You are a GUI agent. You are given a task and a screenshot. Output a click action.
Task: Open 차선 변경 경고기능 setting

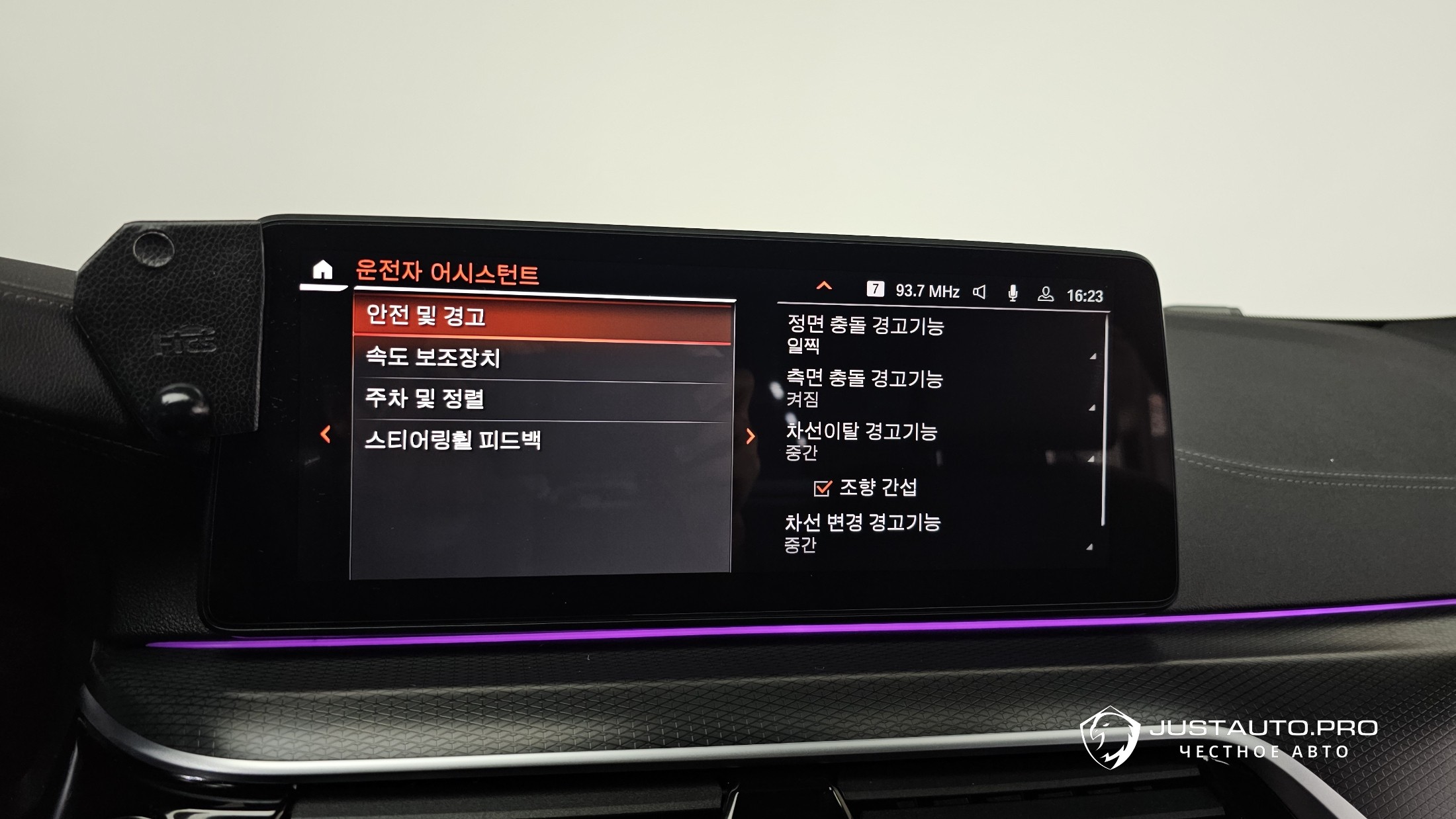click(x=933, y=533)
